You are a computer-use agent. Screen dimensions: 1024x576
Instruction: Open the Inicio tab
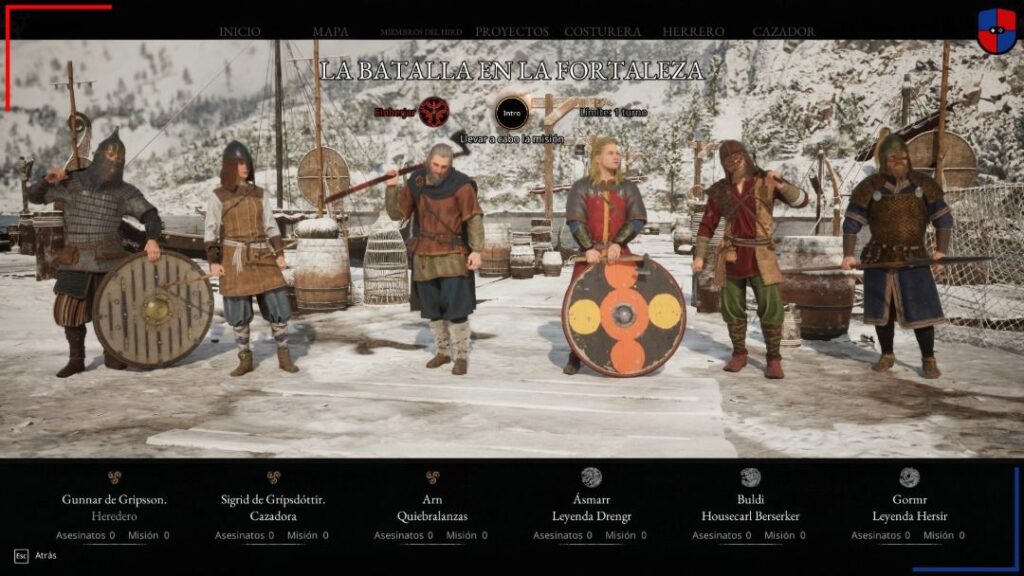(239, 32)
